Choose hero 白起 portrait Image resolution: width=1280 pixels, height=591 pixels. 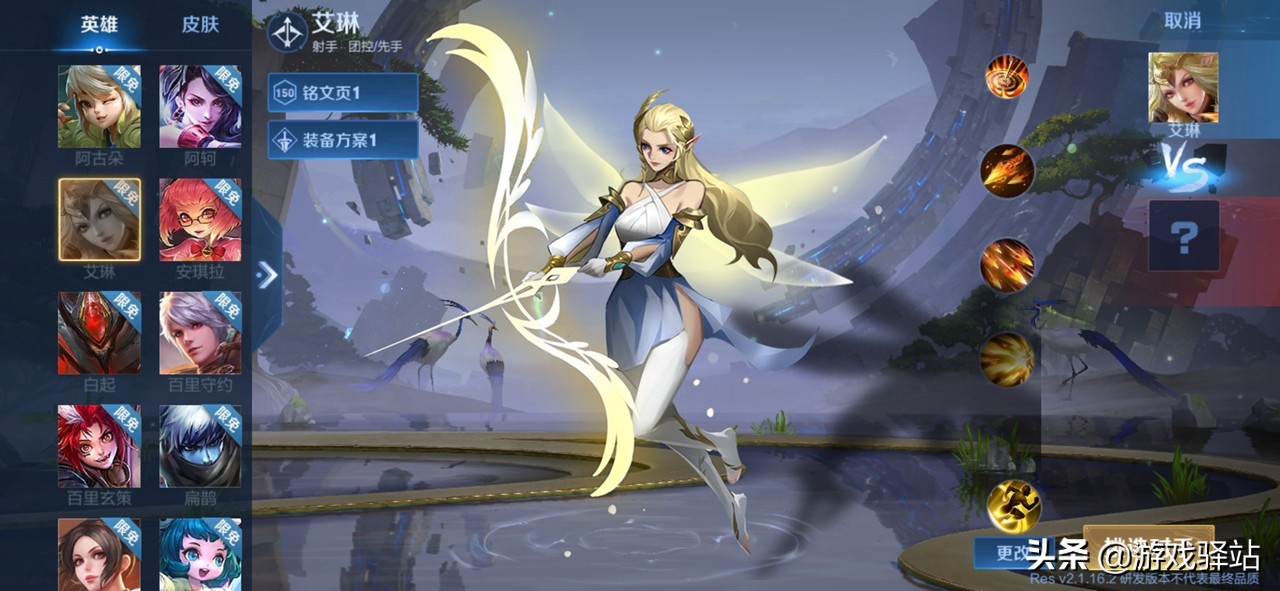click(x=99, y=333)
